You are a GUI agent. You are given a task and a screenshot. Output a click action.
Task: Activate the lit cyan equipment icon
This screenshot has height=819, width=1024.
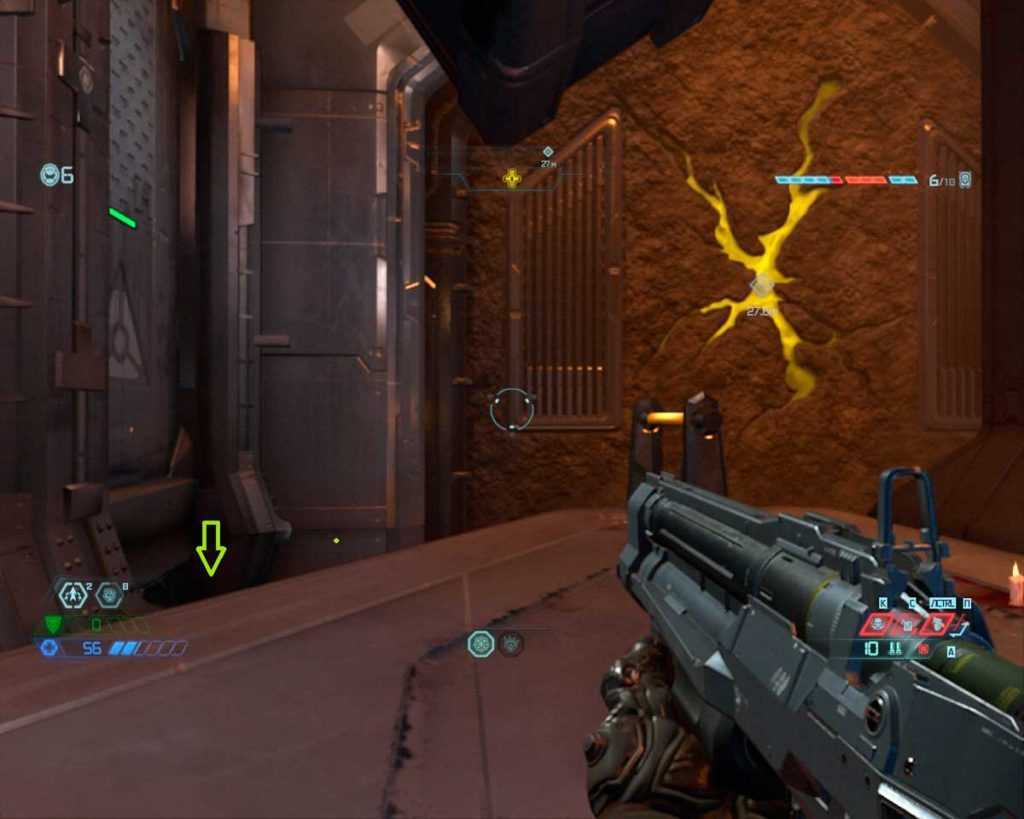pyautogui.click(x=481, y=643)
